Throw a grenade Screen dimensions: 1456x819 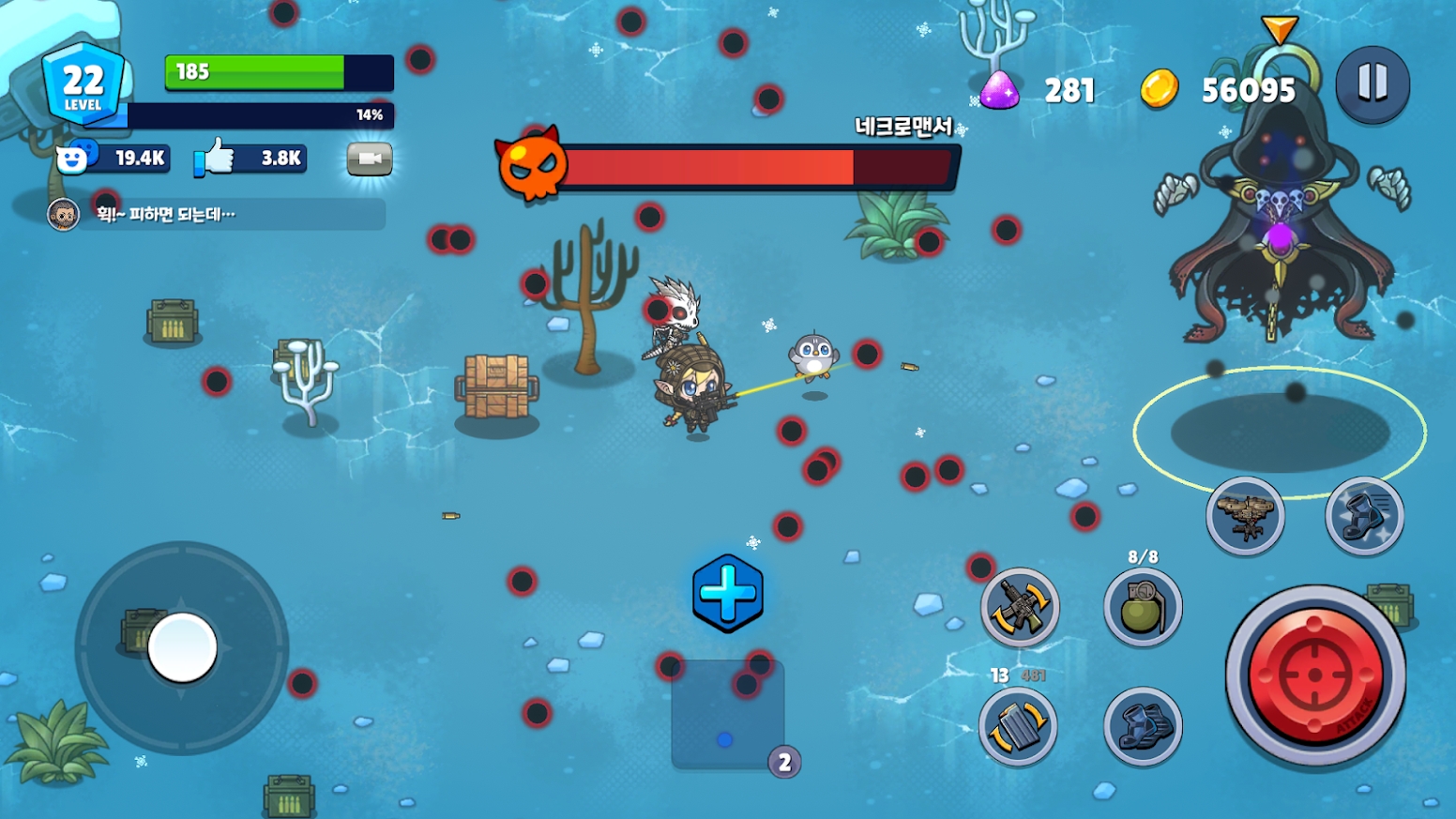[1142, 608]
